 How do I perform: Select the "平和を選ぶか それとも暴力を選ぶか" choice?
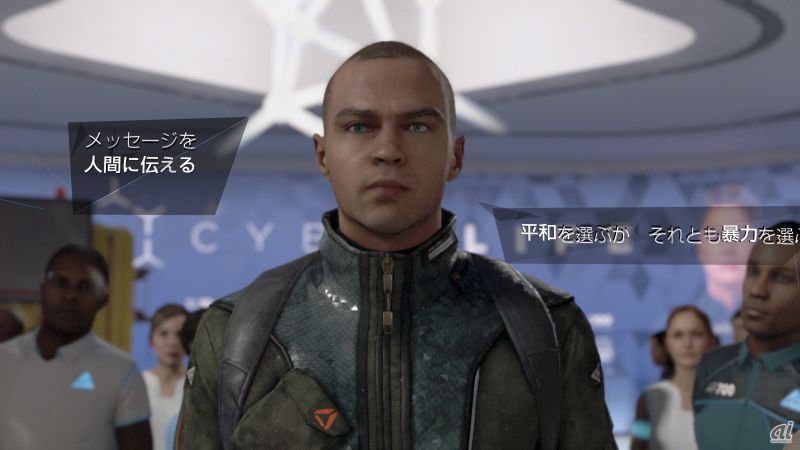click(x=657, y=236)
